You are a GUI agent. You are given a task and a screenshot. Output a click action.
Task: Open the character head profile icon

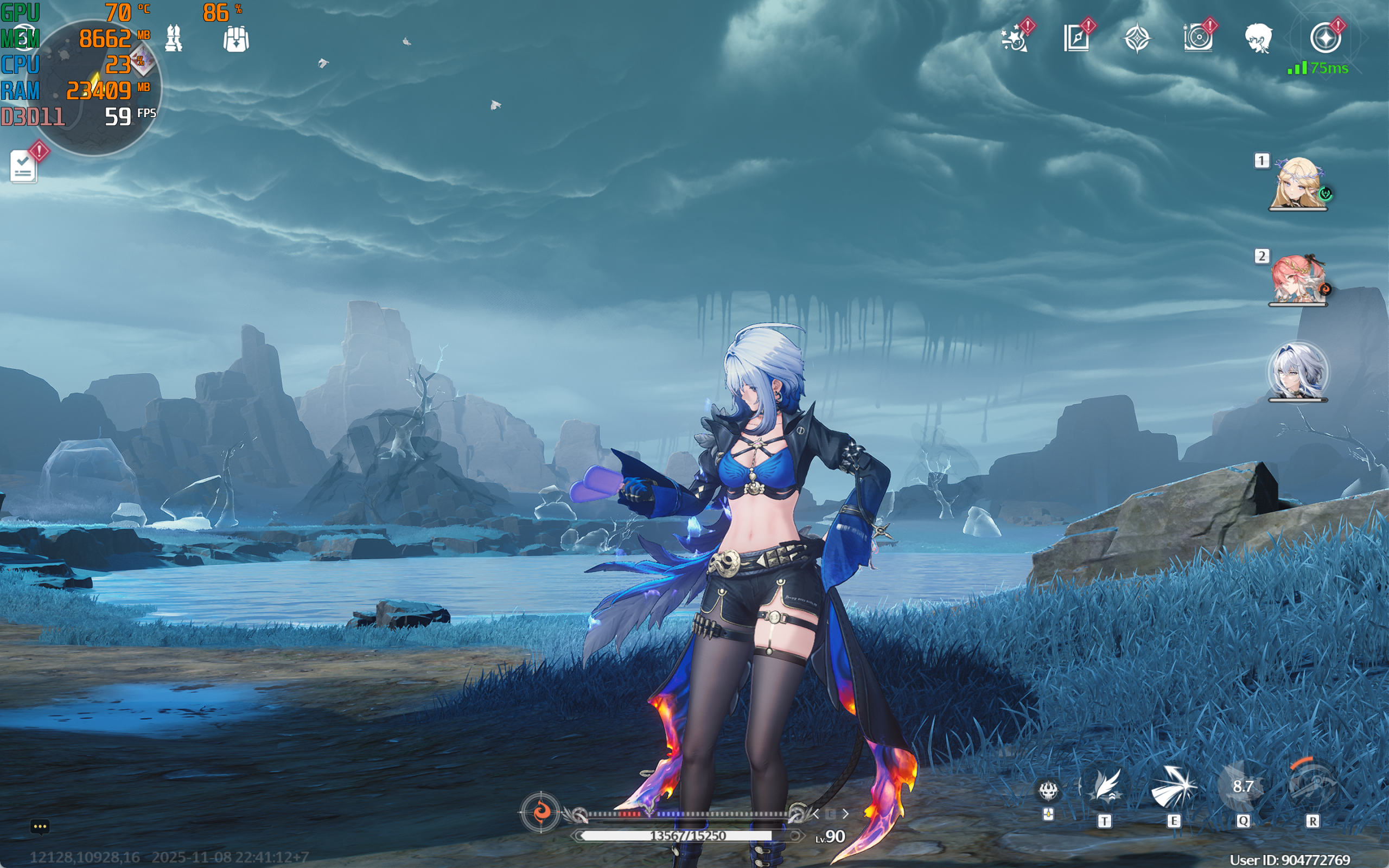coord(1258,39)
